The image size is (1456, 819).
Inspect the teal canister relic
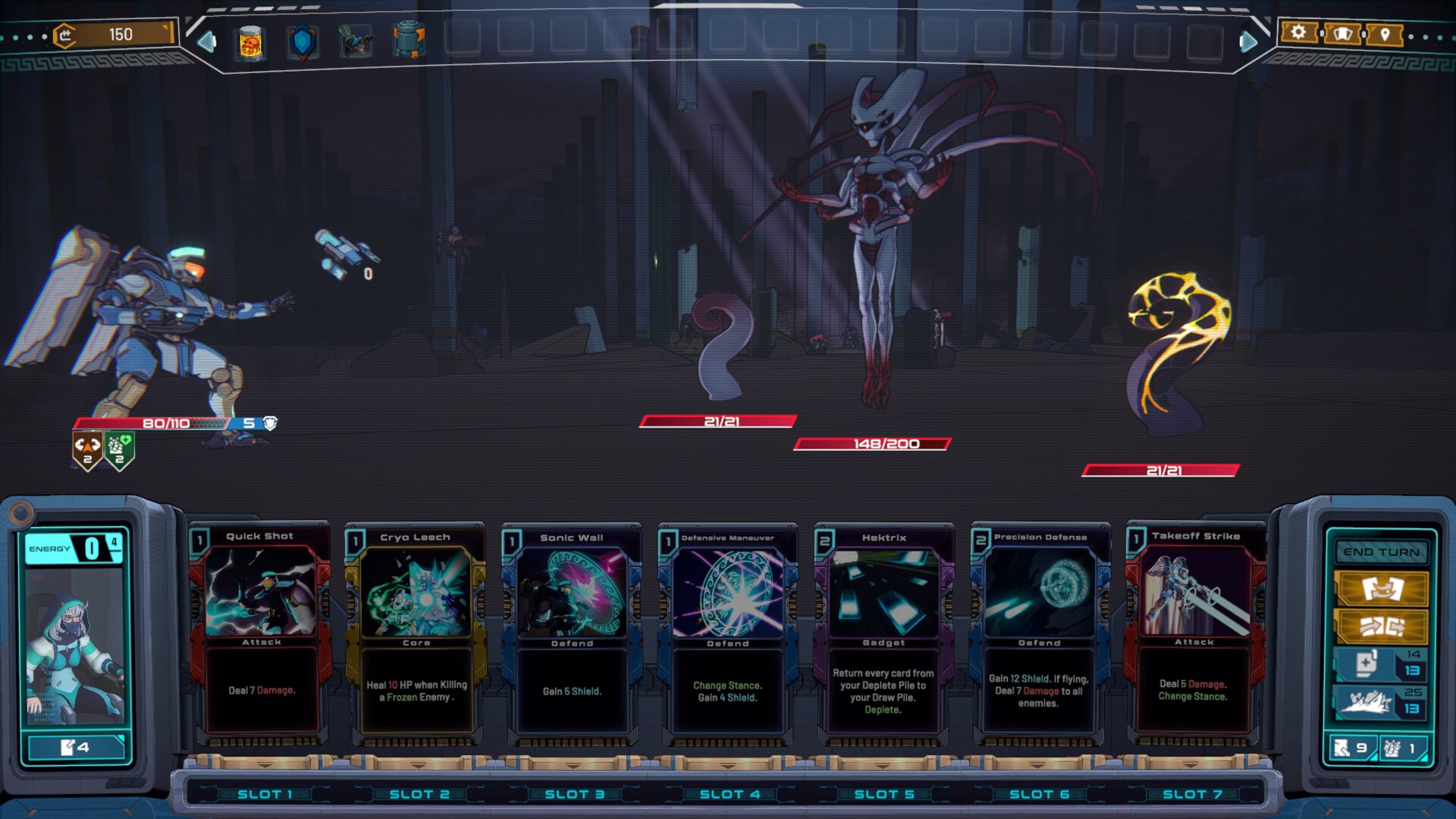pyautogui.click(x=409, y=40)
